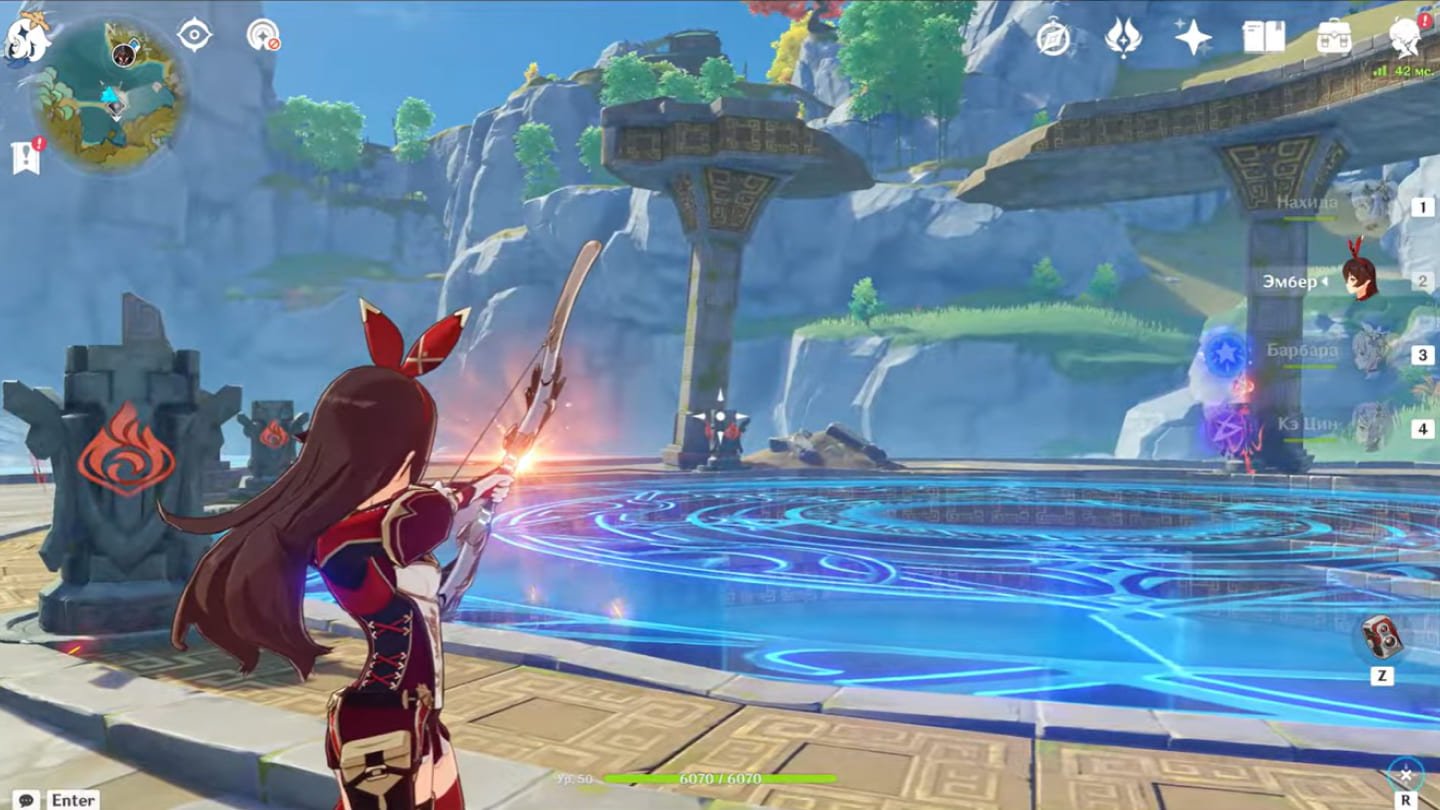1440x810 pixels.
Task: Open the winged battle pass icon
Action: pyautogui.click(x=1123, y=38)
